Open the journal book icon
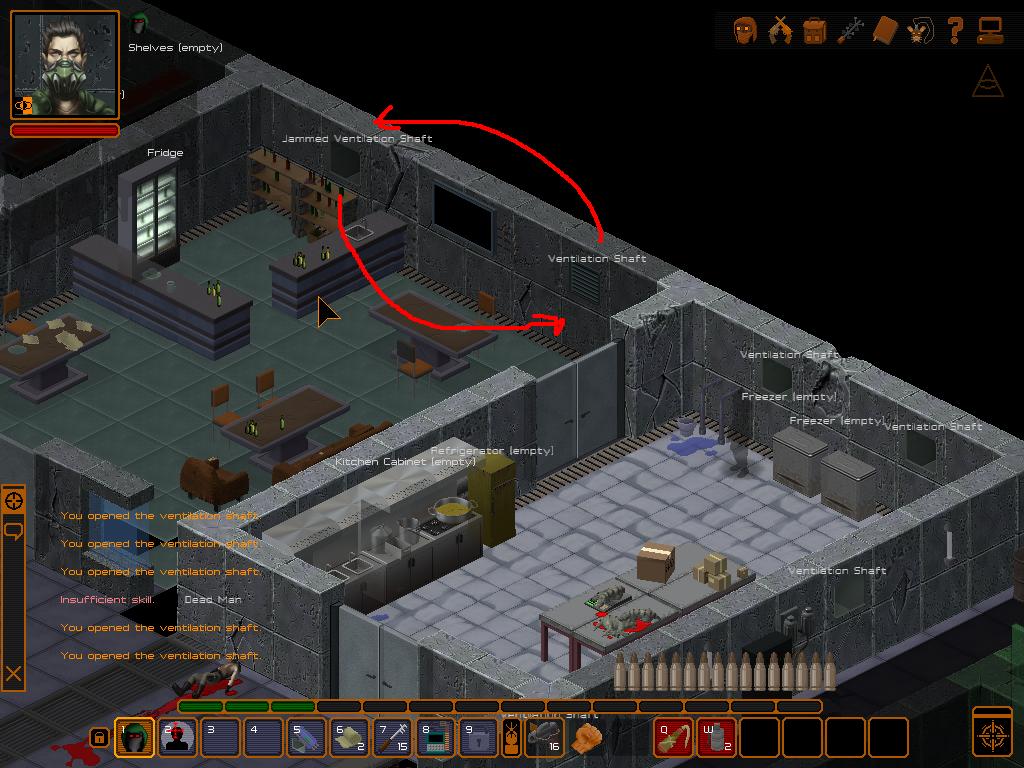The width and height of the screenshot is (1024, 768). (885, 30)
